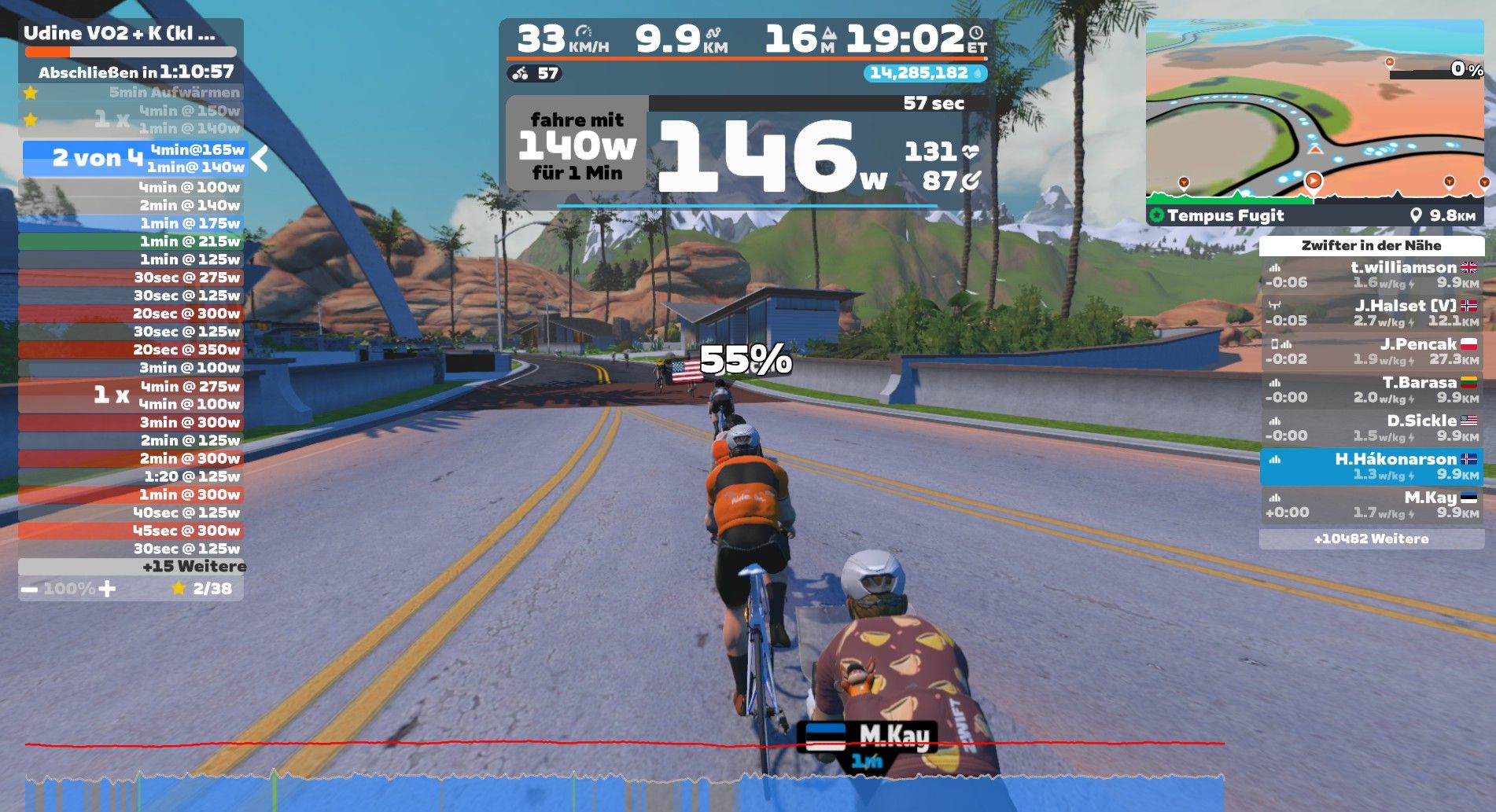Select J.Halset [V] in the nearby list
Viewport: 1496px width, 812px height.
coord(1372,313)
